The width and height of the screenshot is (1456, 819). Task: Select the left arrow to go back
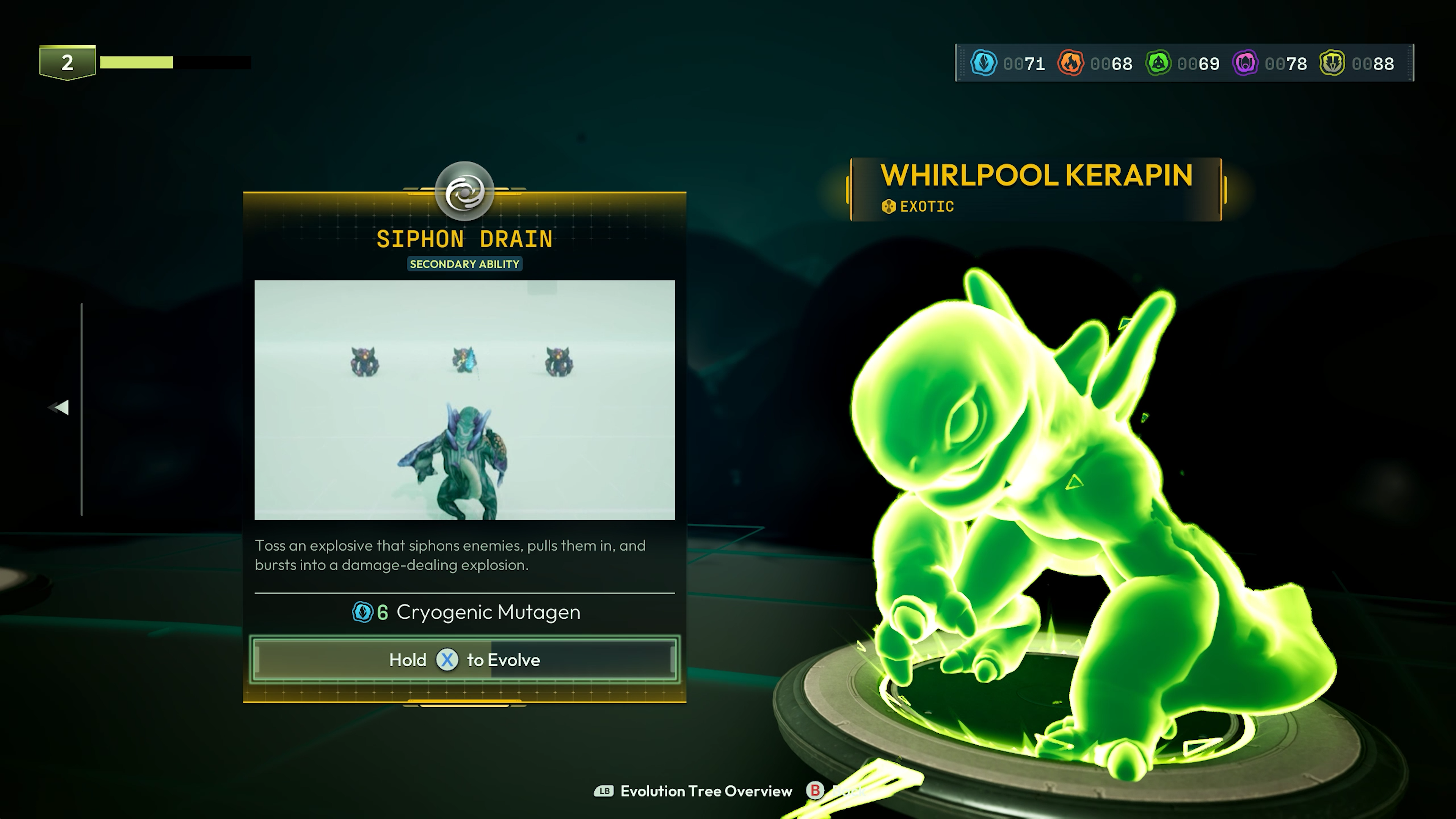59,408
